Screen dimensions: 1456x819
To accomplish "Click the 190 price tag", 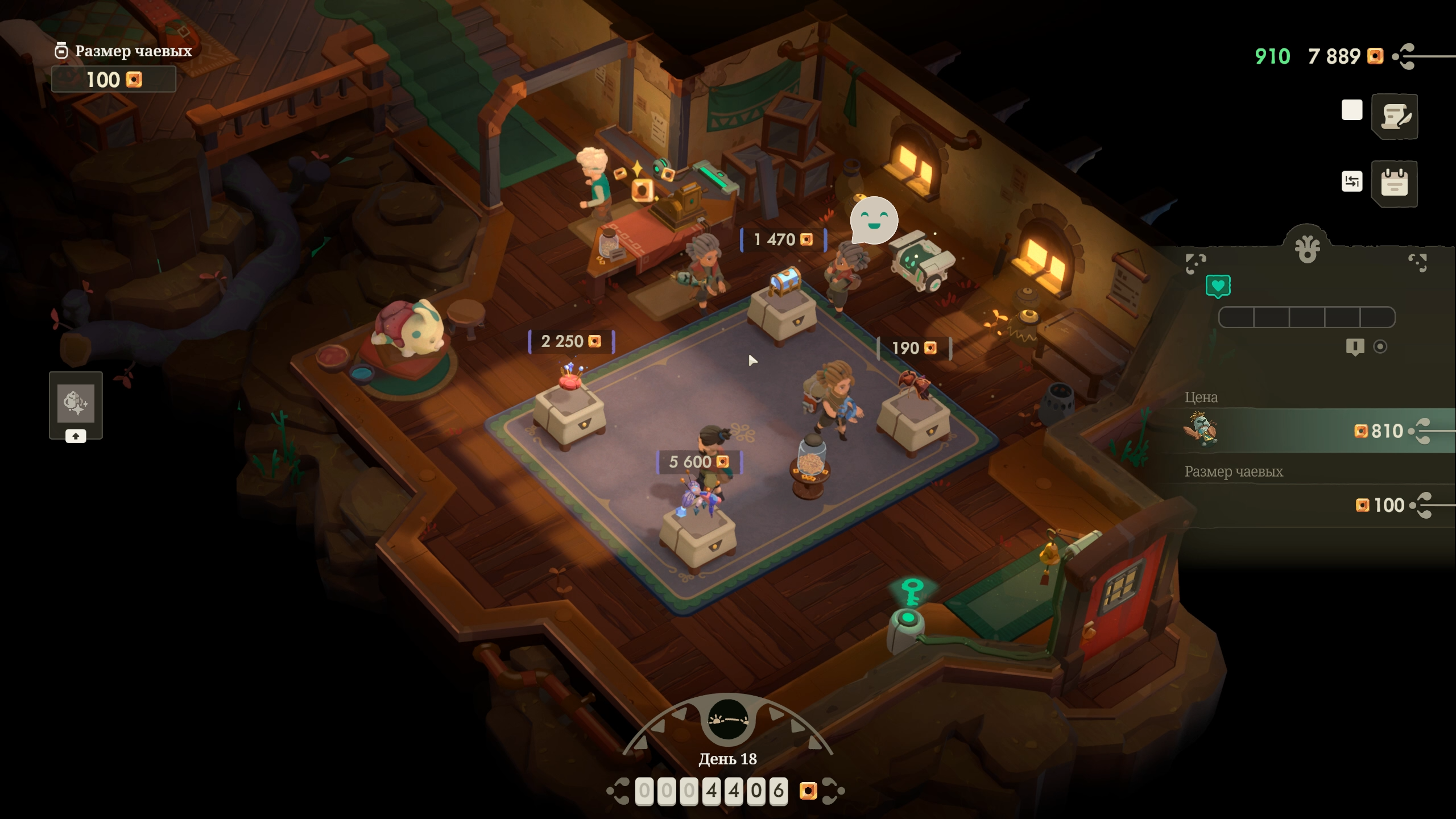I will tap(914, 348).
